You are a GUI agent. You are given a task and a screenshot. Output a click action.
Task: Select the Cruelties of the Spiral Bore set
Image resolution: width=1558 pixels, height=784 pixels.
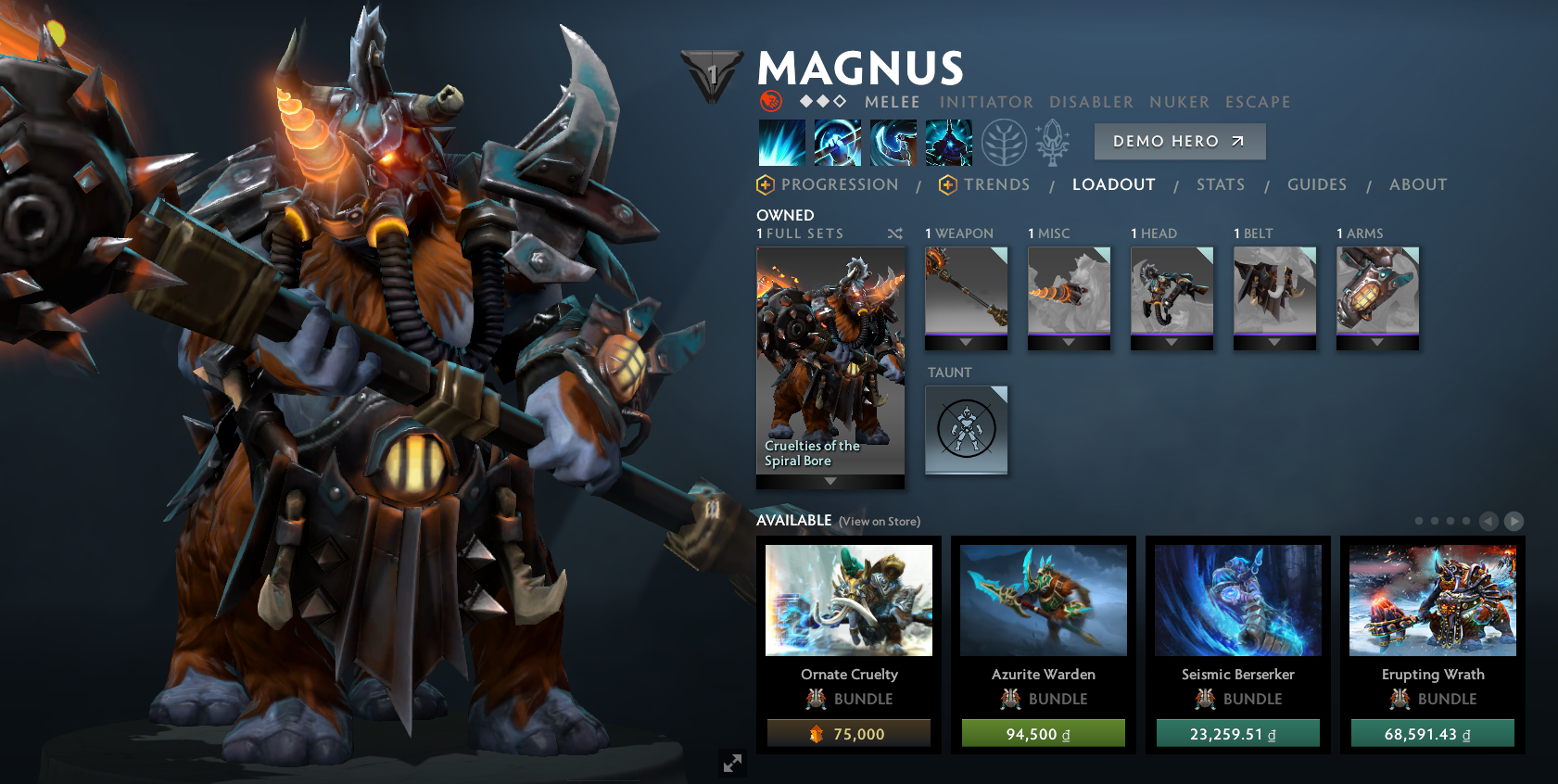[830, 361]
